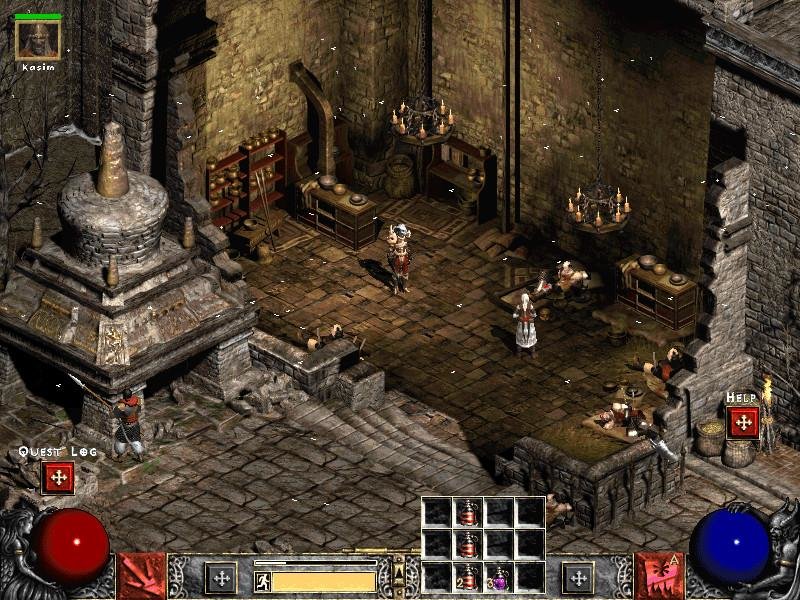Open the left-hand attack skill icon
The width and height of the screenshot is (800, 600).
pos(142,577)
